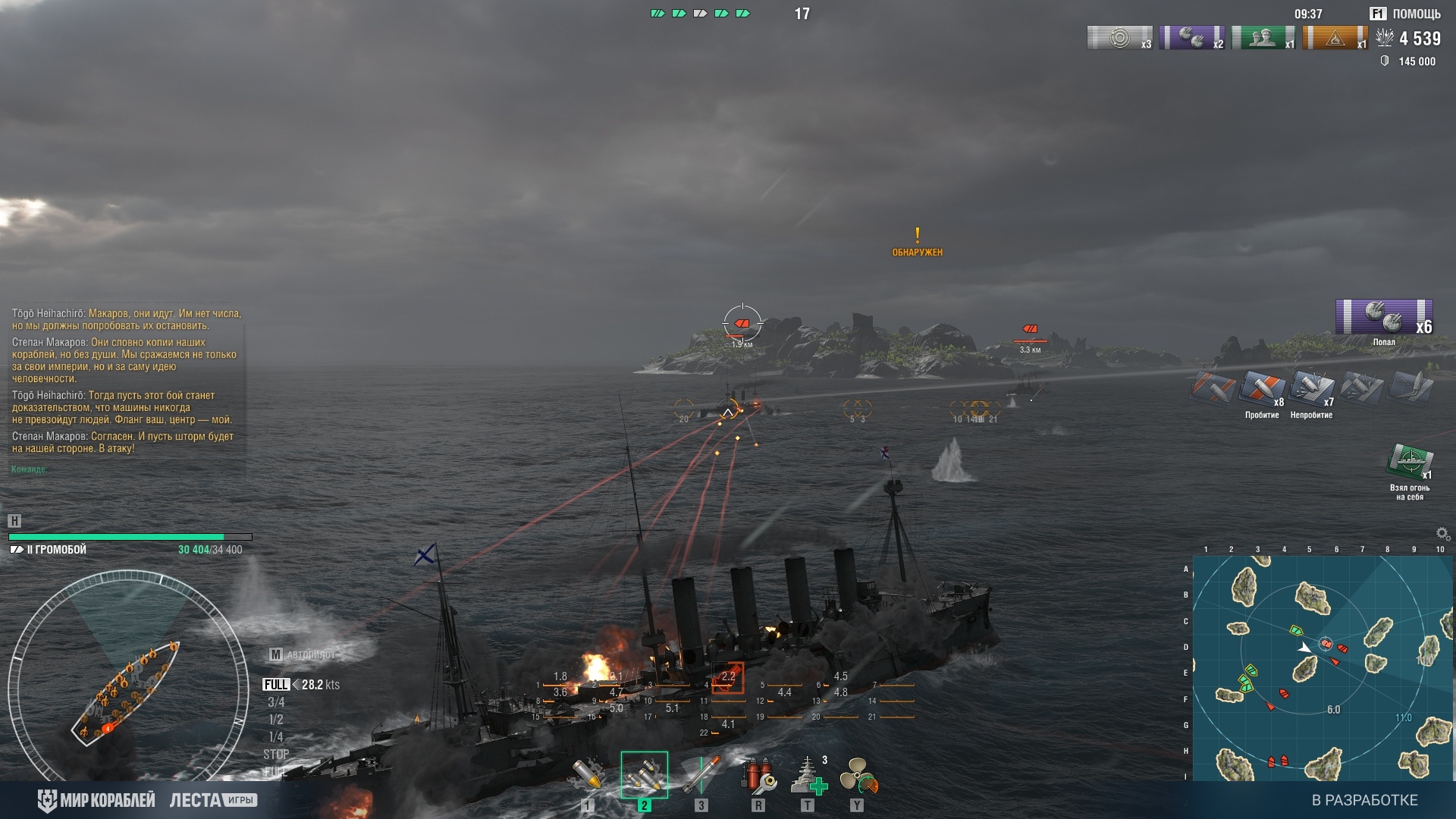
Task: Select the targeted enemy marker on minimap
Action: (1326, 644)
